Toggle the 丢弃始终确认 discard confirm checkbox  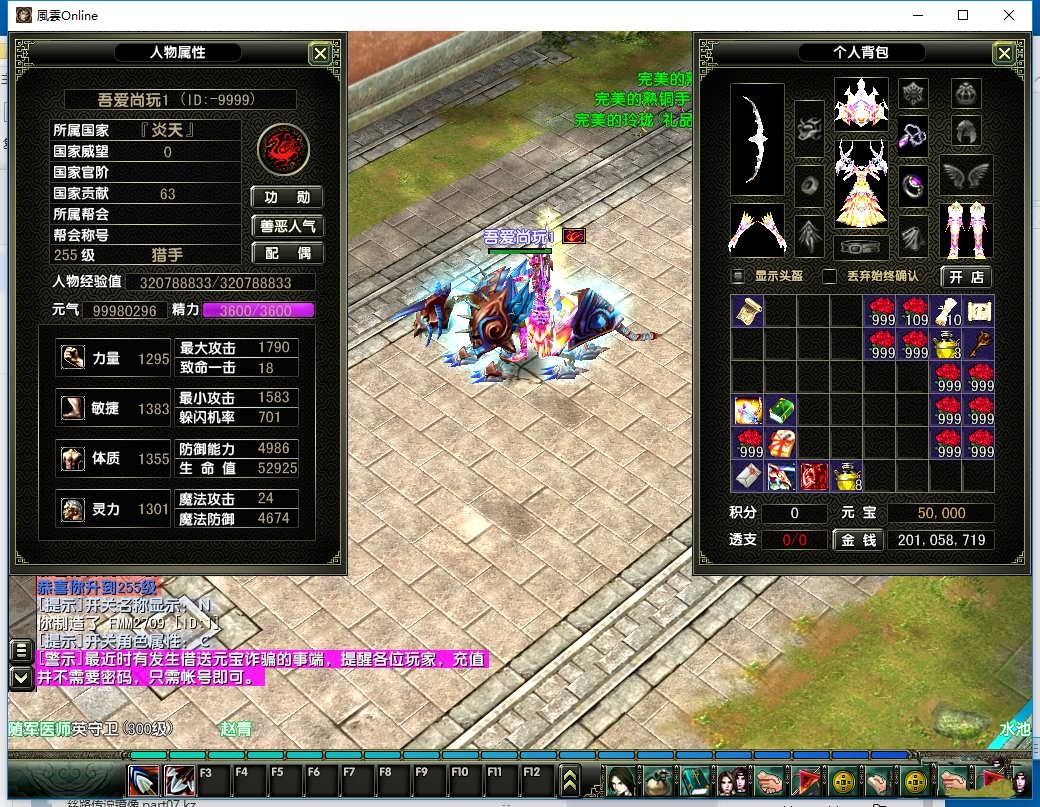pos(829,276)
